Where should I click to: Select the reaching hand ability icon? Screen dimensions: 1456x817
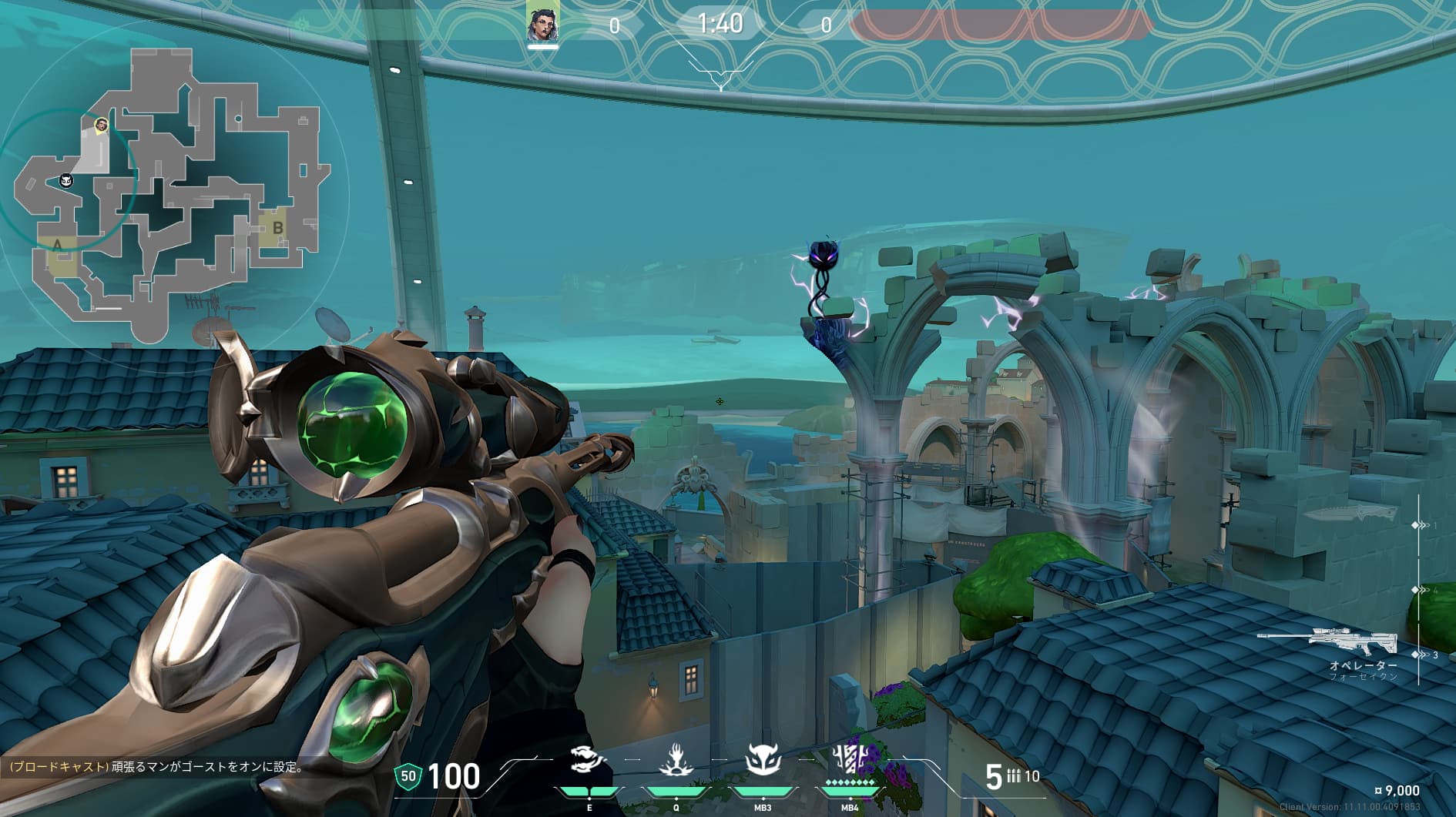coord(676,761)
